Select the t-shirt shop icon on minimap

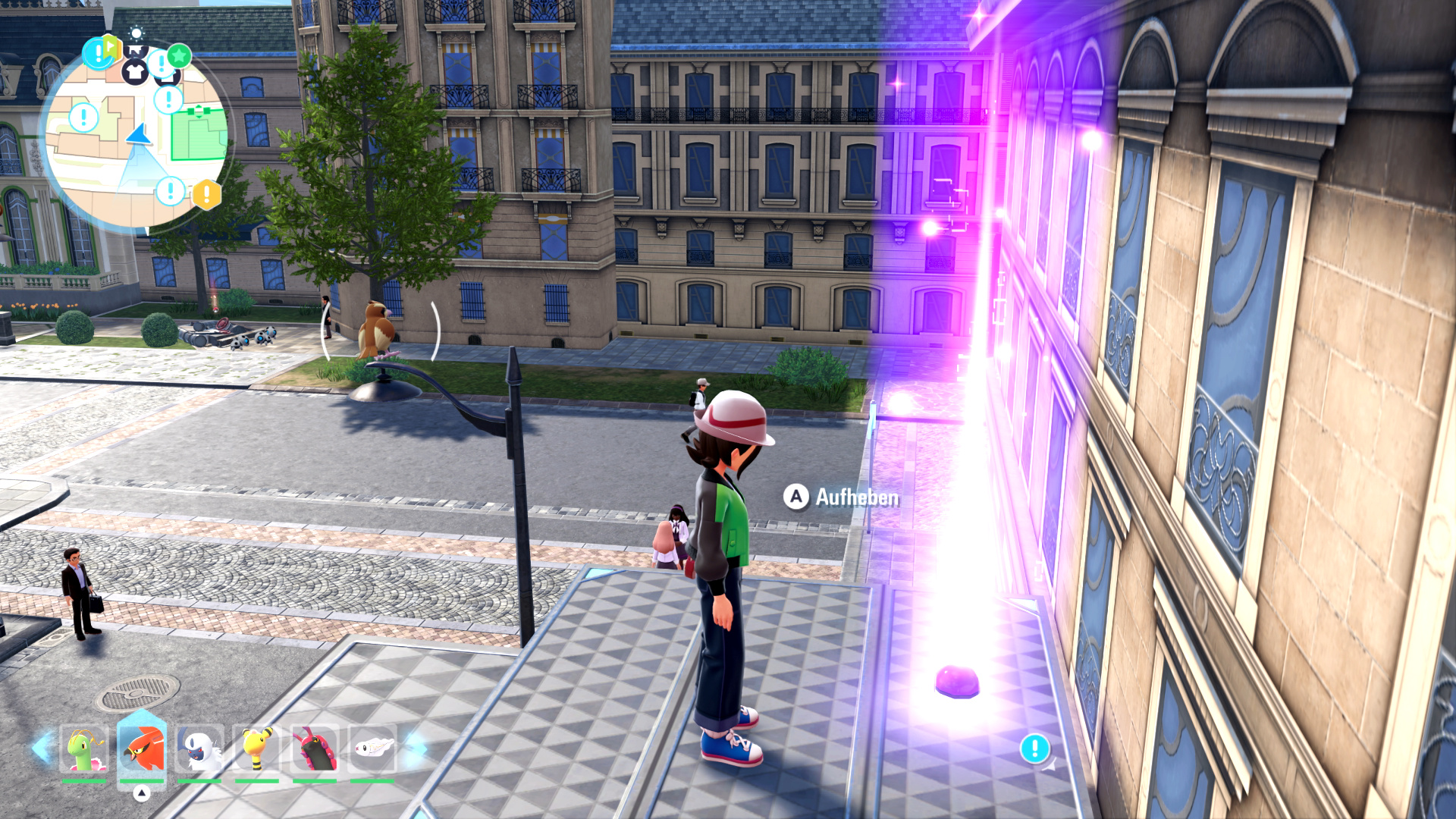click(135, 72)
